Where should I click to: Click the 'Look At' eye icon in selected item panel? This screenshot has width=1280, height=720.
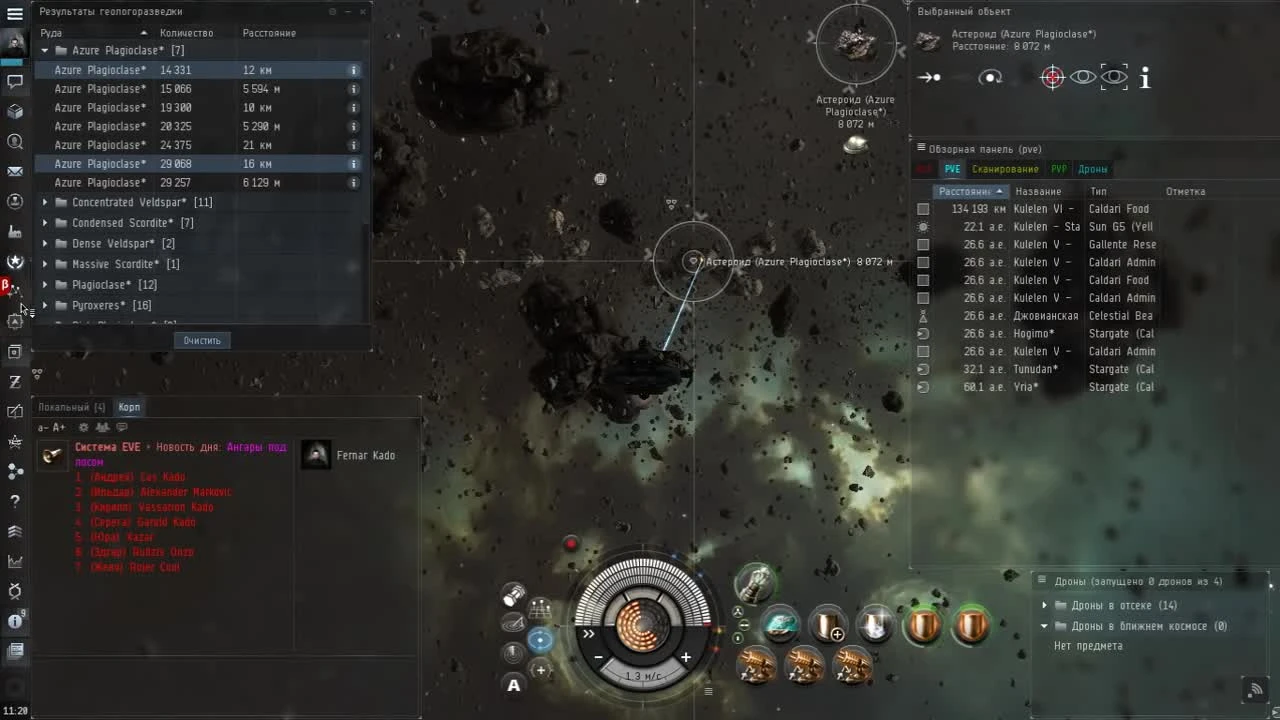tap(1083, 77)
